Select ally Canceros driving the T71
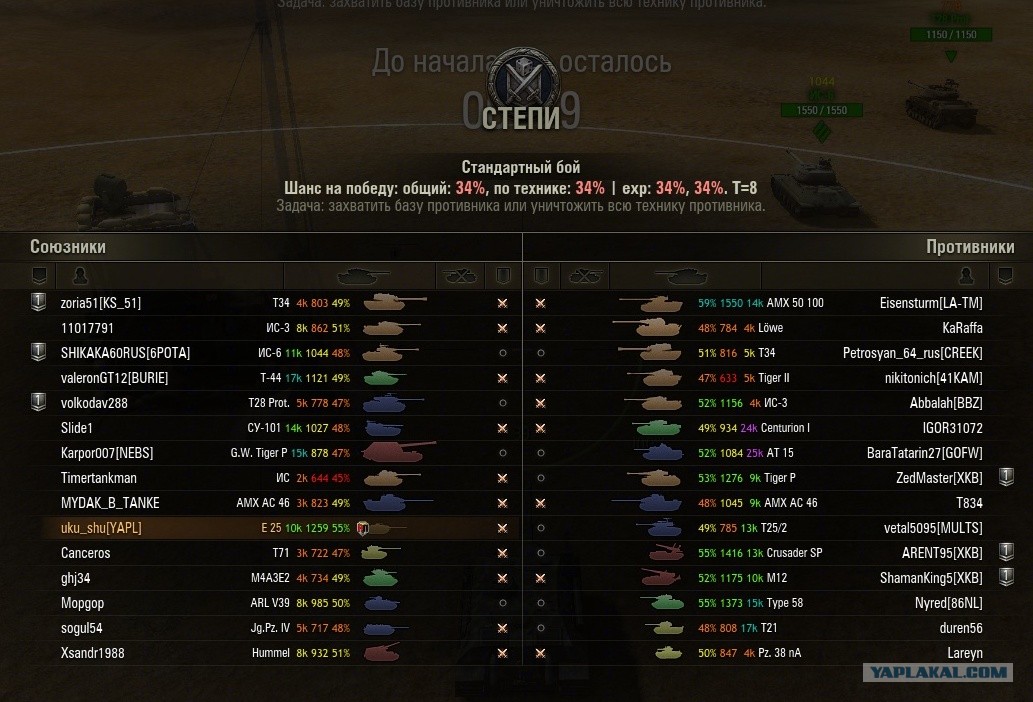Viewport: 1033px width, 702px height. click(86, 553)
